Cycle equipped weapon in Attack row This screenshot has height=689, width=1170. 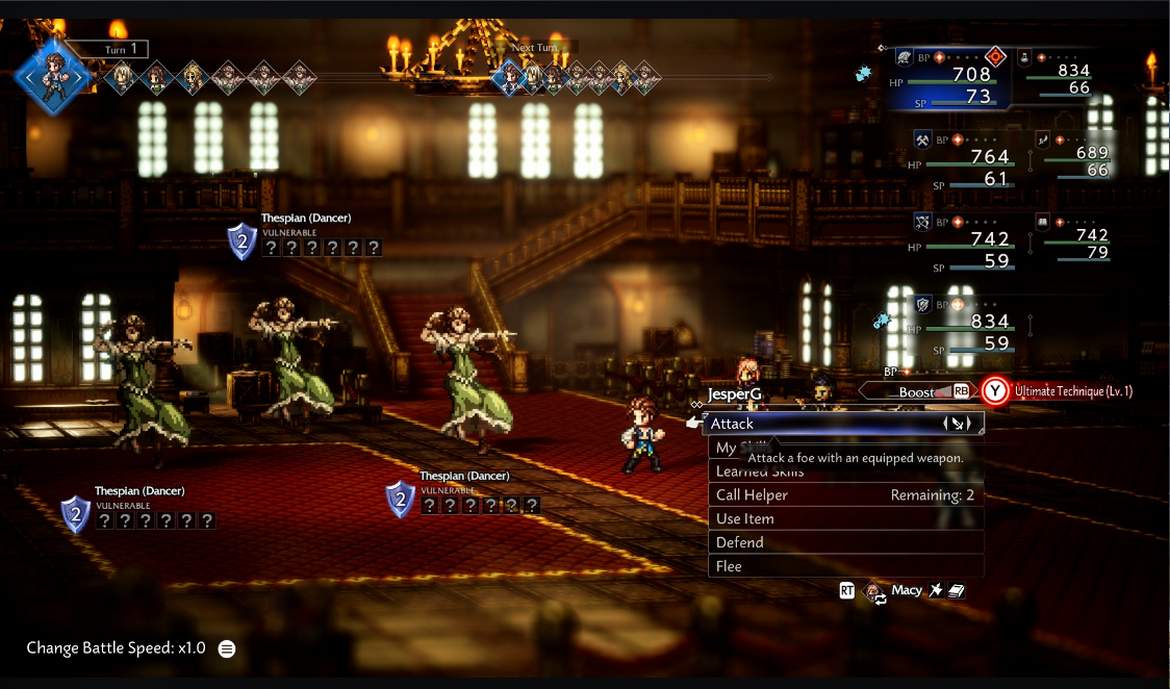956,424
